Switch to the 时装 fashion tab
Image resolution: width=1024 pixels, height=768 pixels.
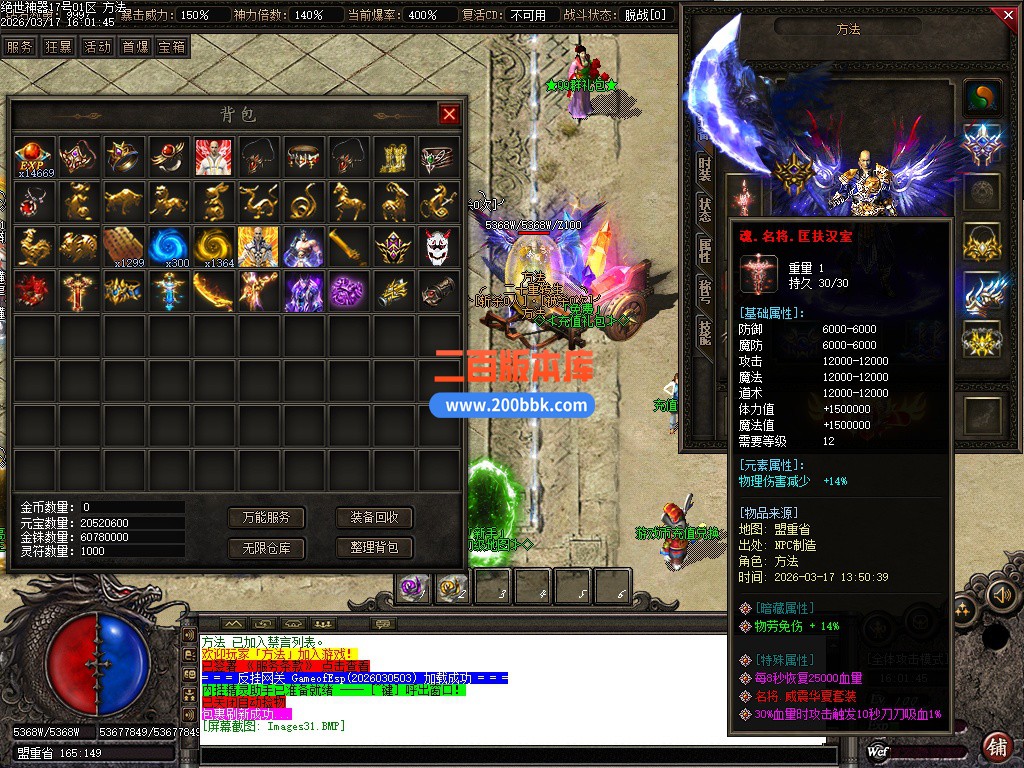705,169
